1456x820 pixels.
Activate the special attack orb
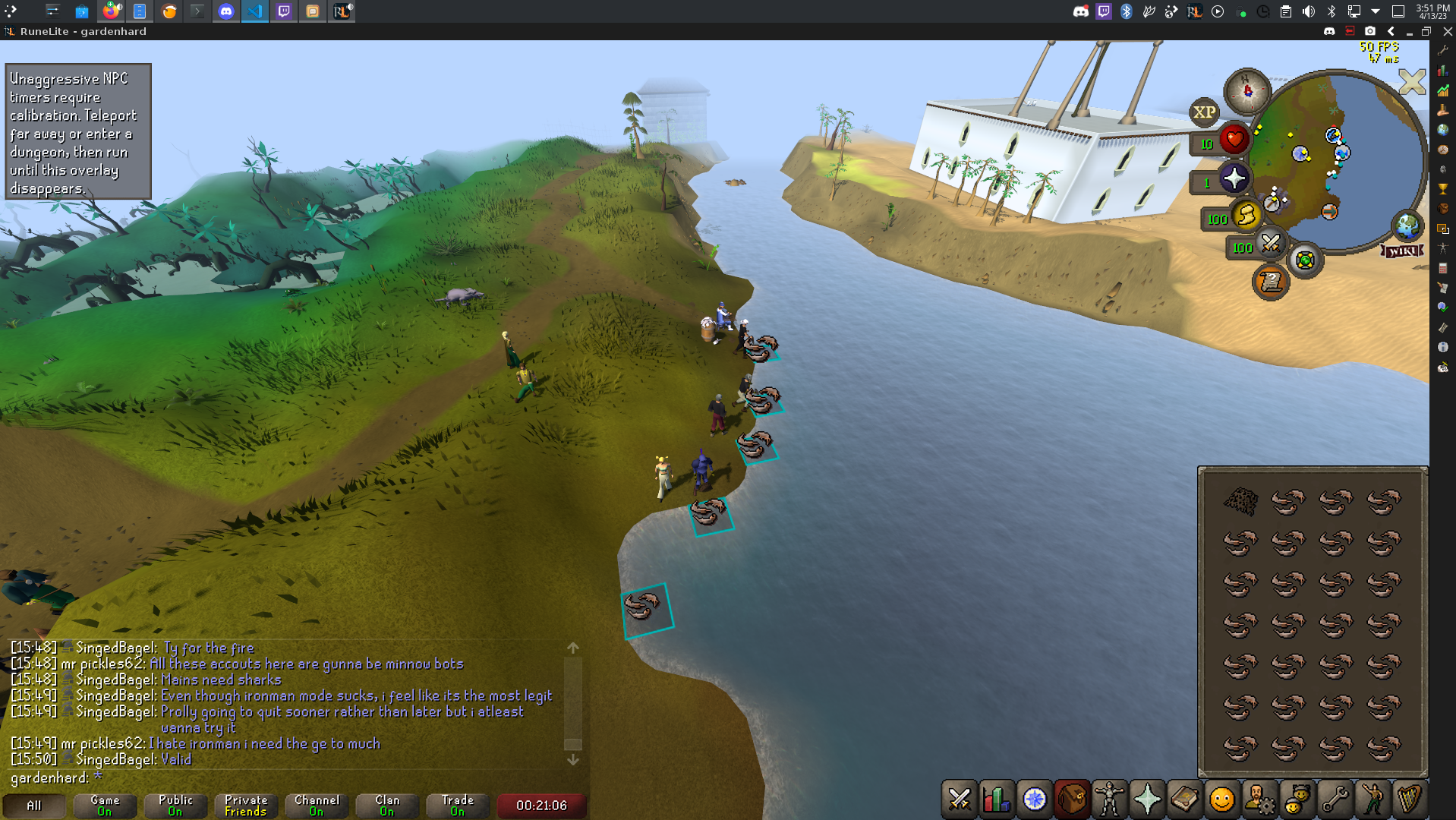(1270, 244)
